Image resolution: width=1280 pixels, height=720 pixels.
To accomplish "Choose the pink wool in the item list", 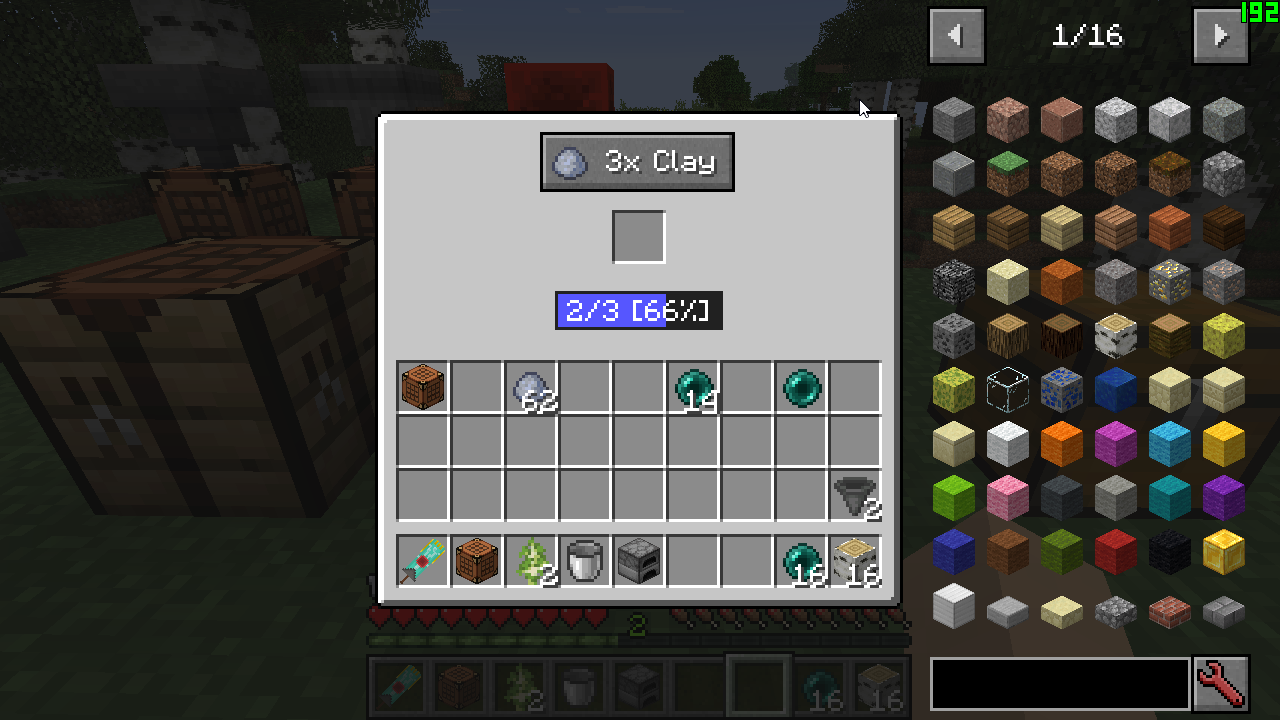I will [1007, 498].
